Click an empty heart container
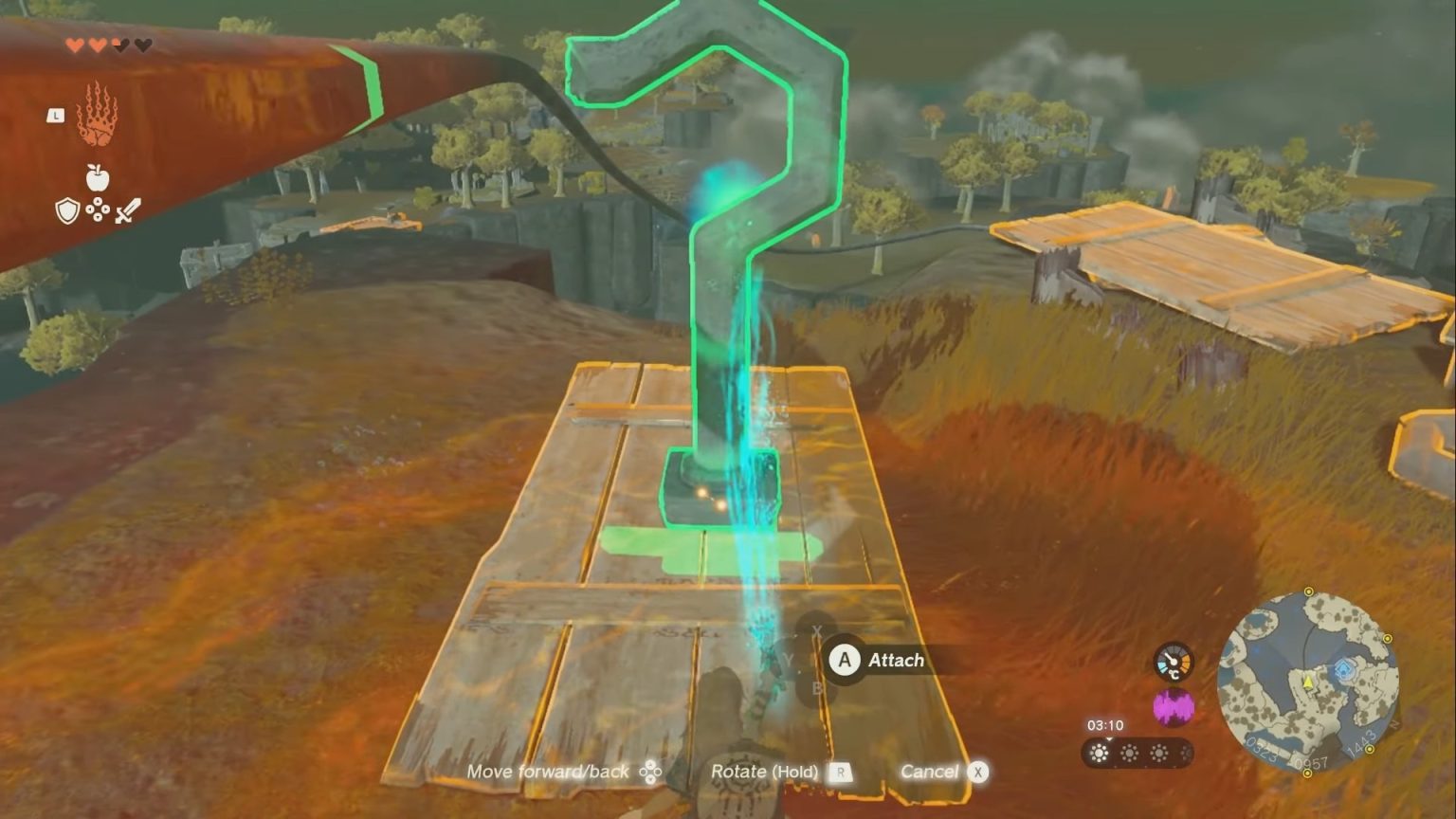Image resolution: width=1456 pixels, height=819 pixels. 142,45
